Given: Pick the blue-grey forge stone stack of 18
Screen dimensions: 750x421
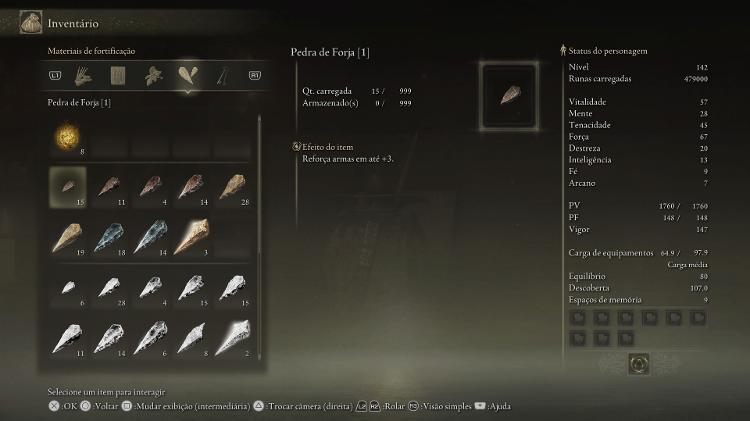Looking at the screenshot, I should 109,236.
